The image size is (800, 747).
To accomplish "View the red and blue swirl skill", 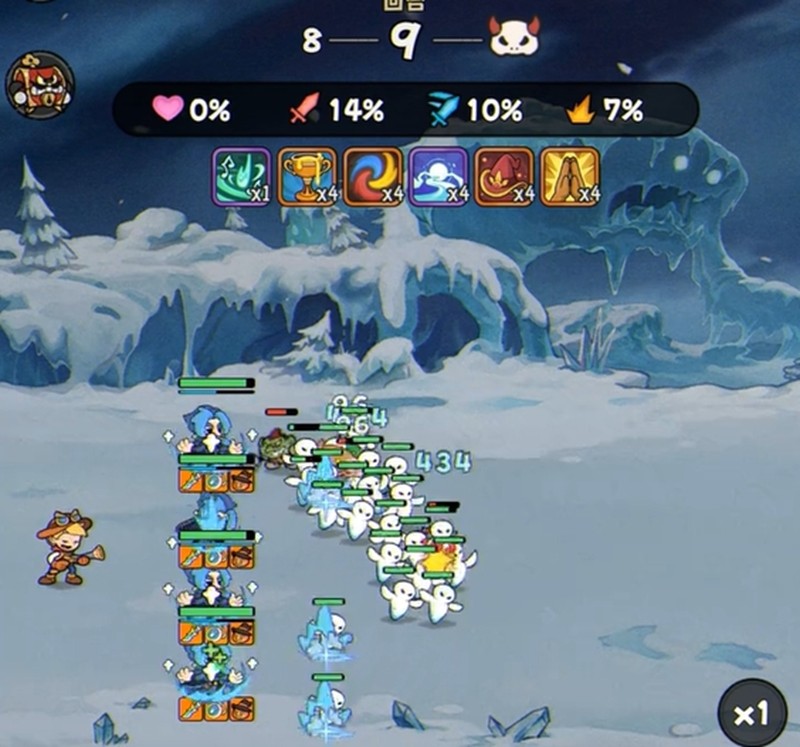I will pyautogui.click(x=373, y=176).
